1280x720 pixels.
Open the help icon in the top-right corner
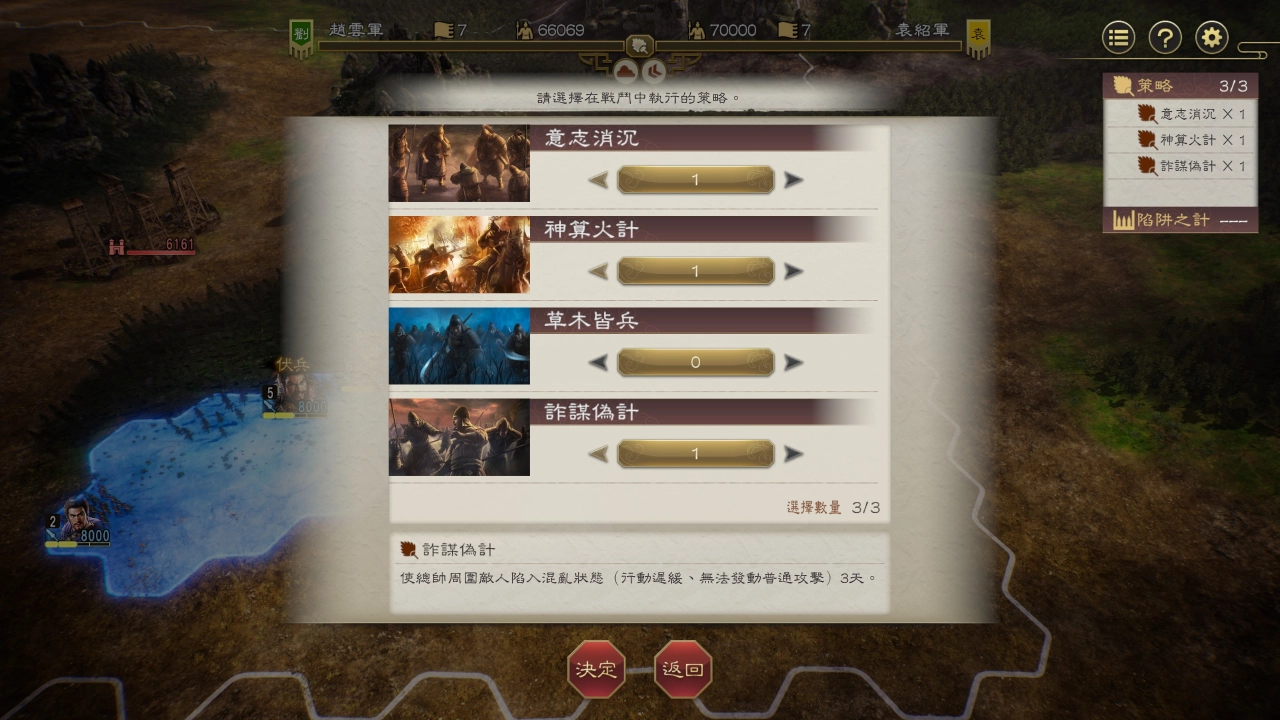[x=1164, y=37]
